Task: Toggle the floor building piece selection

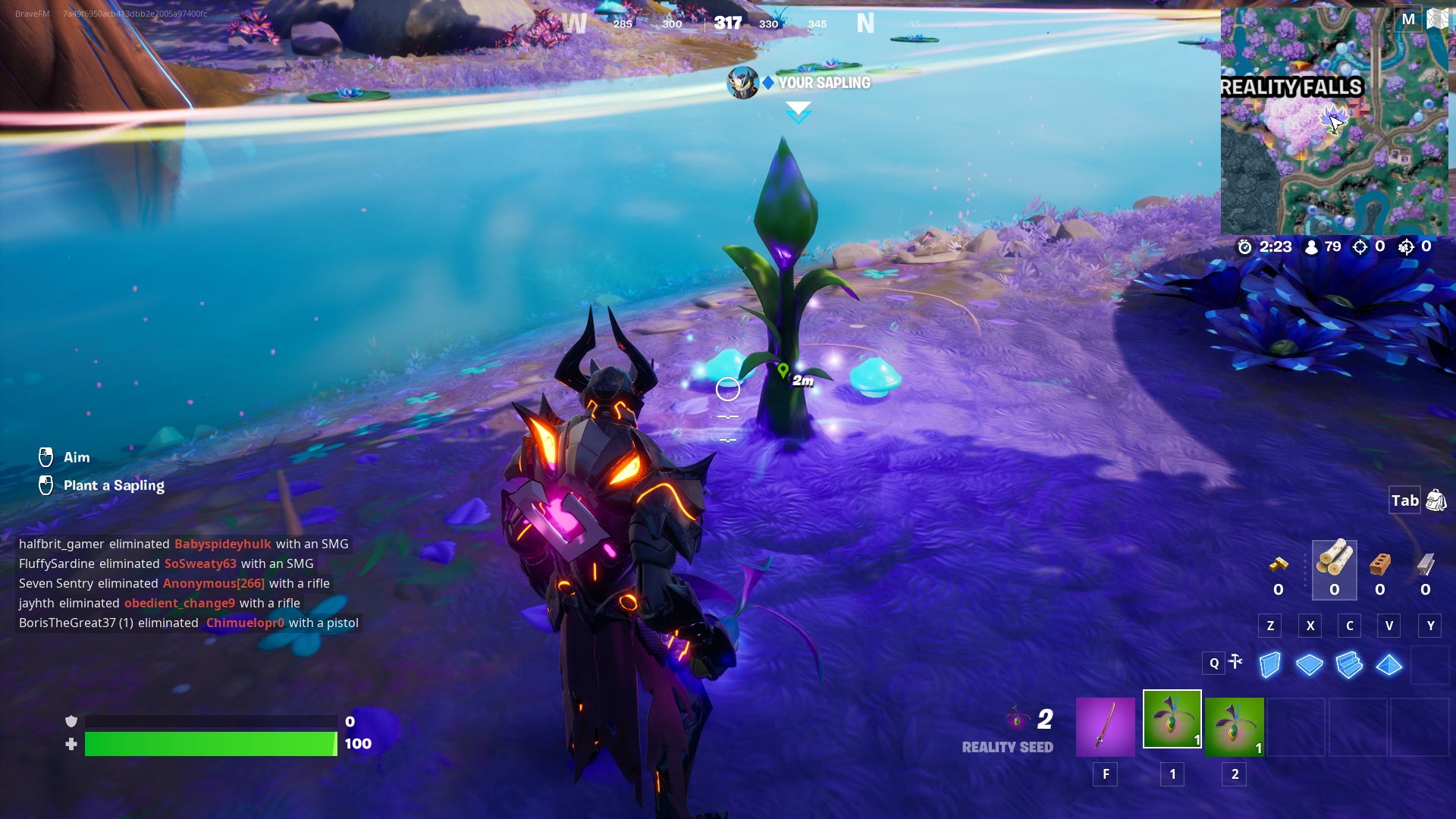Action: (x=1308, y=665)
